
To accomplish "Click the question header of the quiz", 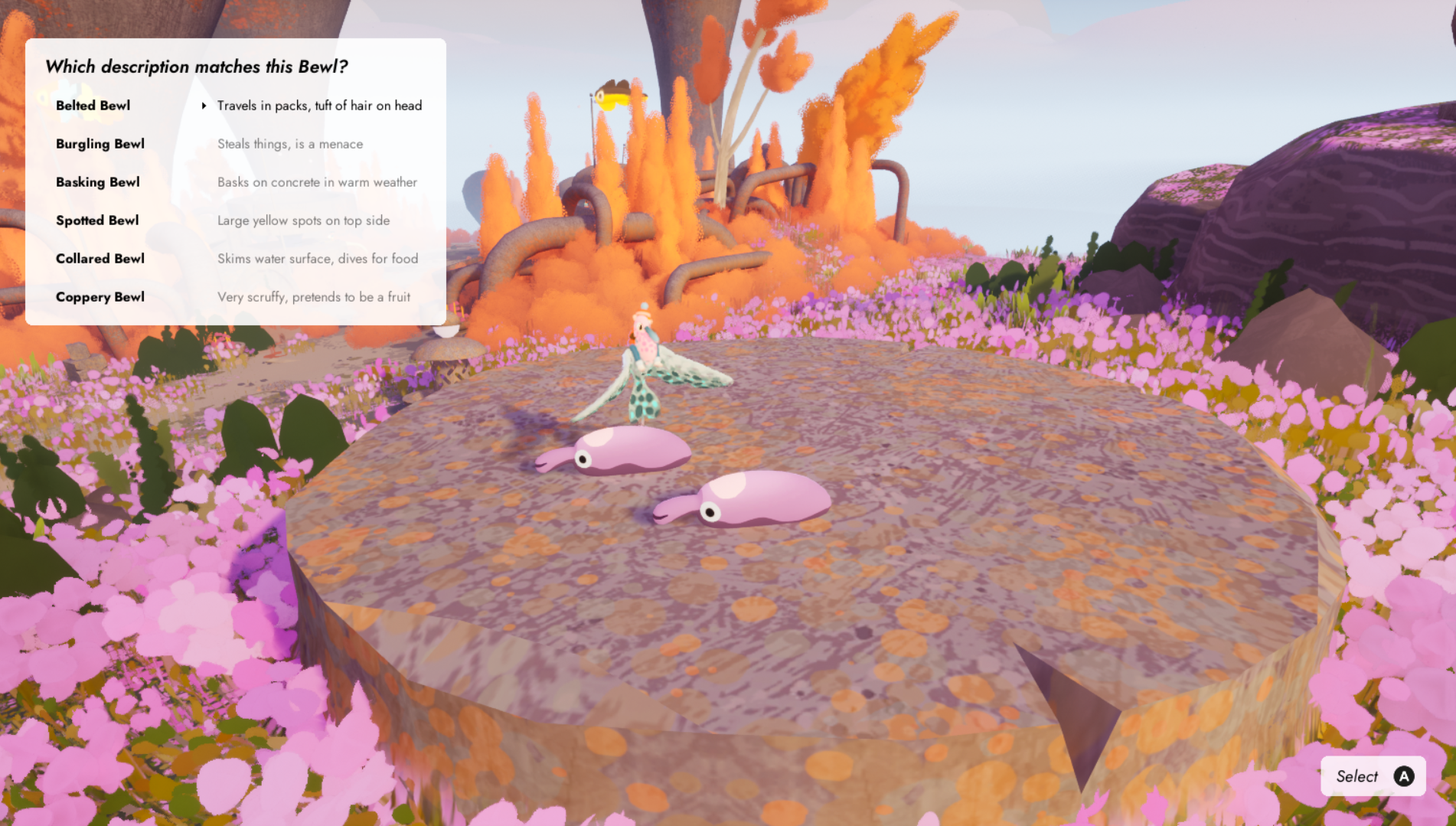I will click(197, 67).
